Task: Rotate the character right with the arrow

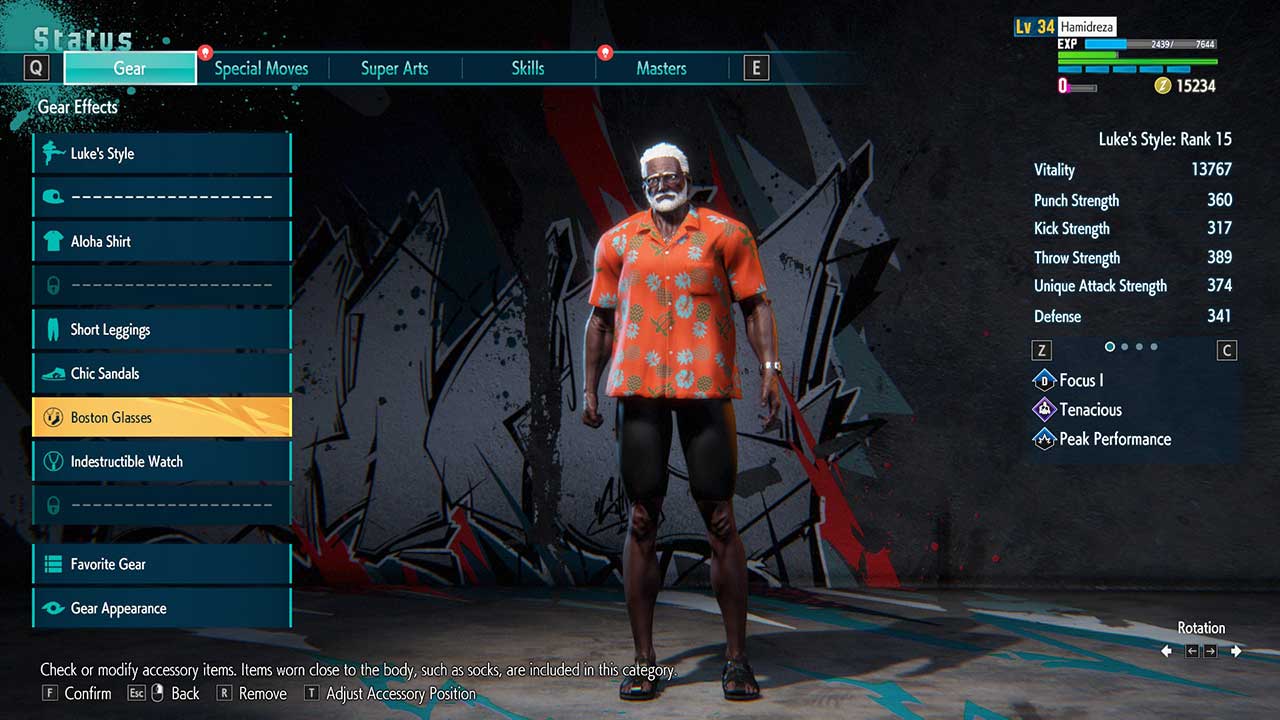Action: coord(1236,651)
